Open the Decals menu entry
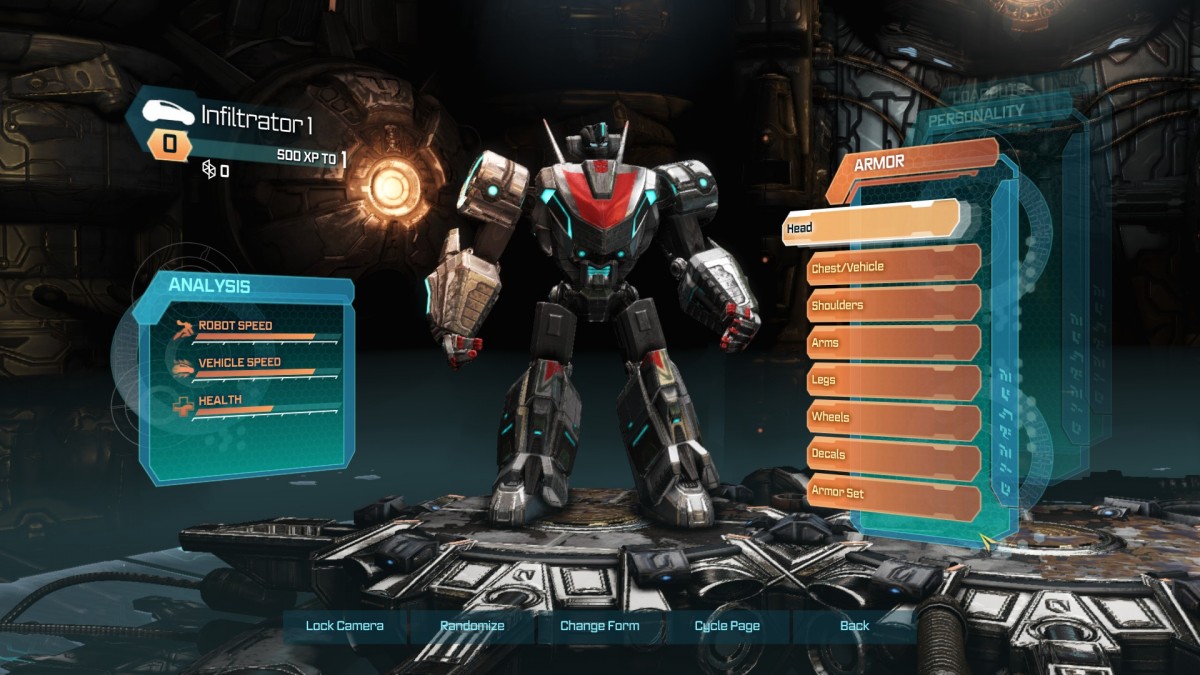 pyautogui.click(x=893, y=454)
